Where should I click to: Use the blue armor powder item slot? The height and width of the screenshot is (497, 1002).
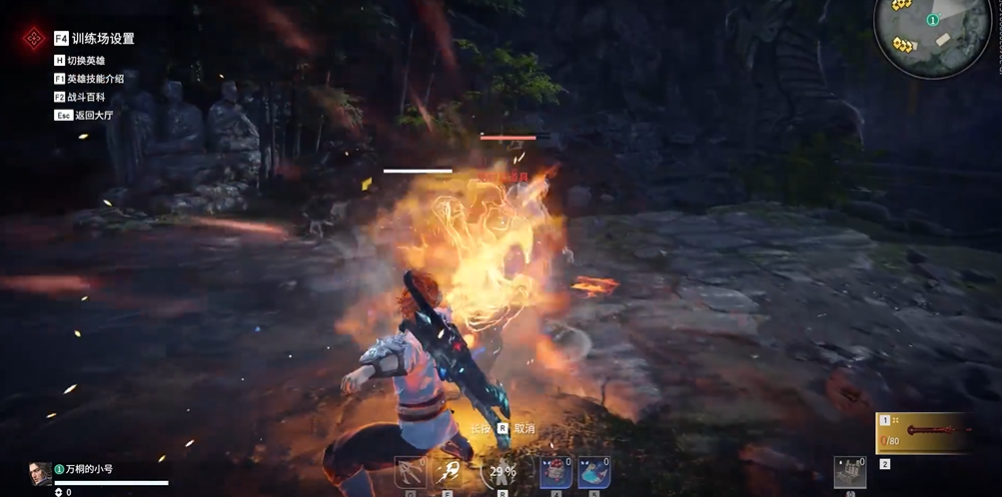594,472
